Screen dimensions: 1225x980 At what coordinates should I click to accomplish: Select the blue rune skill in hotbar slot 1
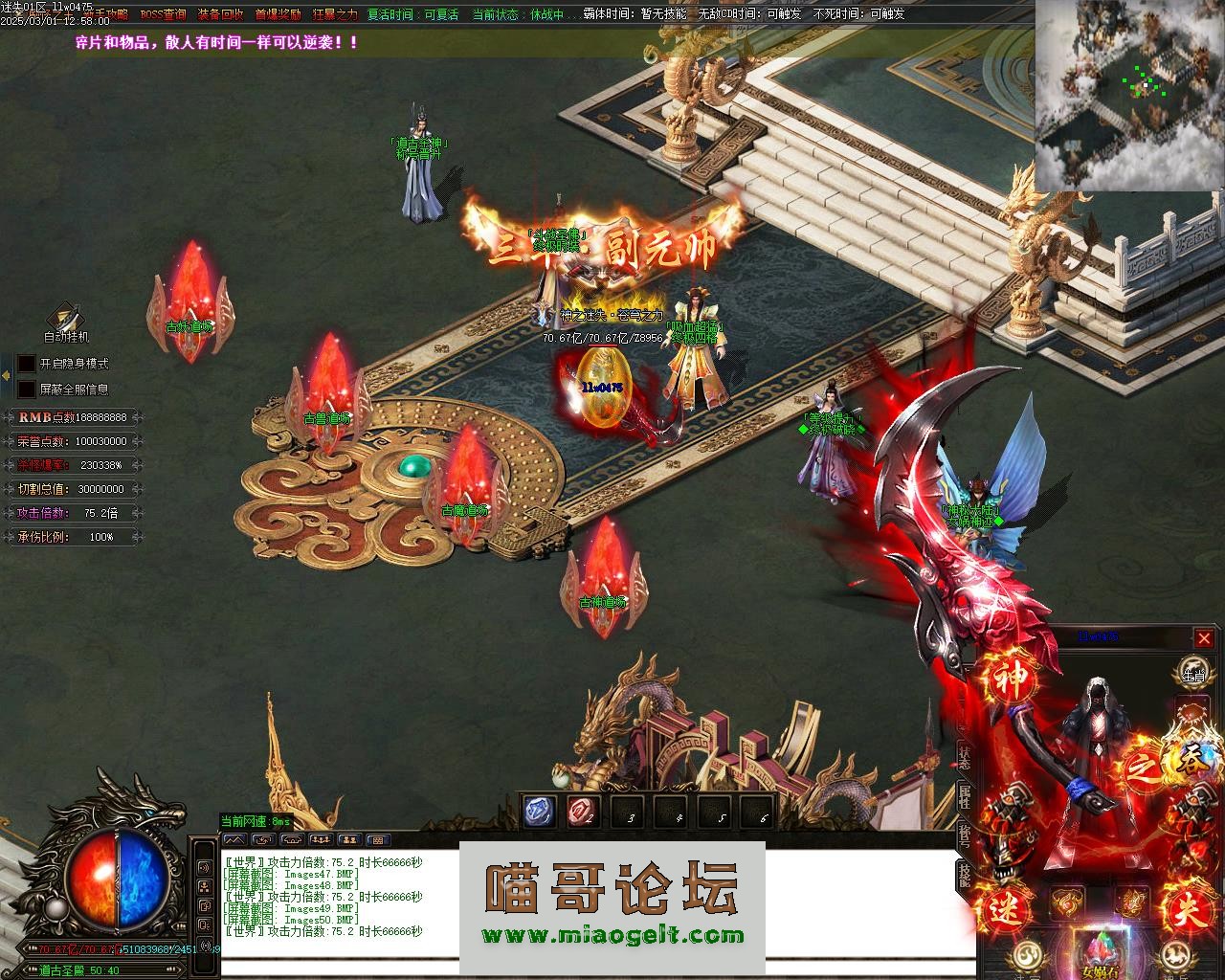pyautogui.click(x=539, y=812)
